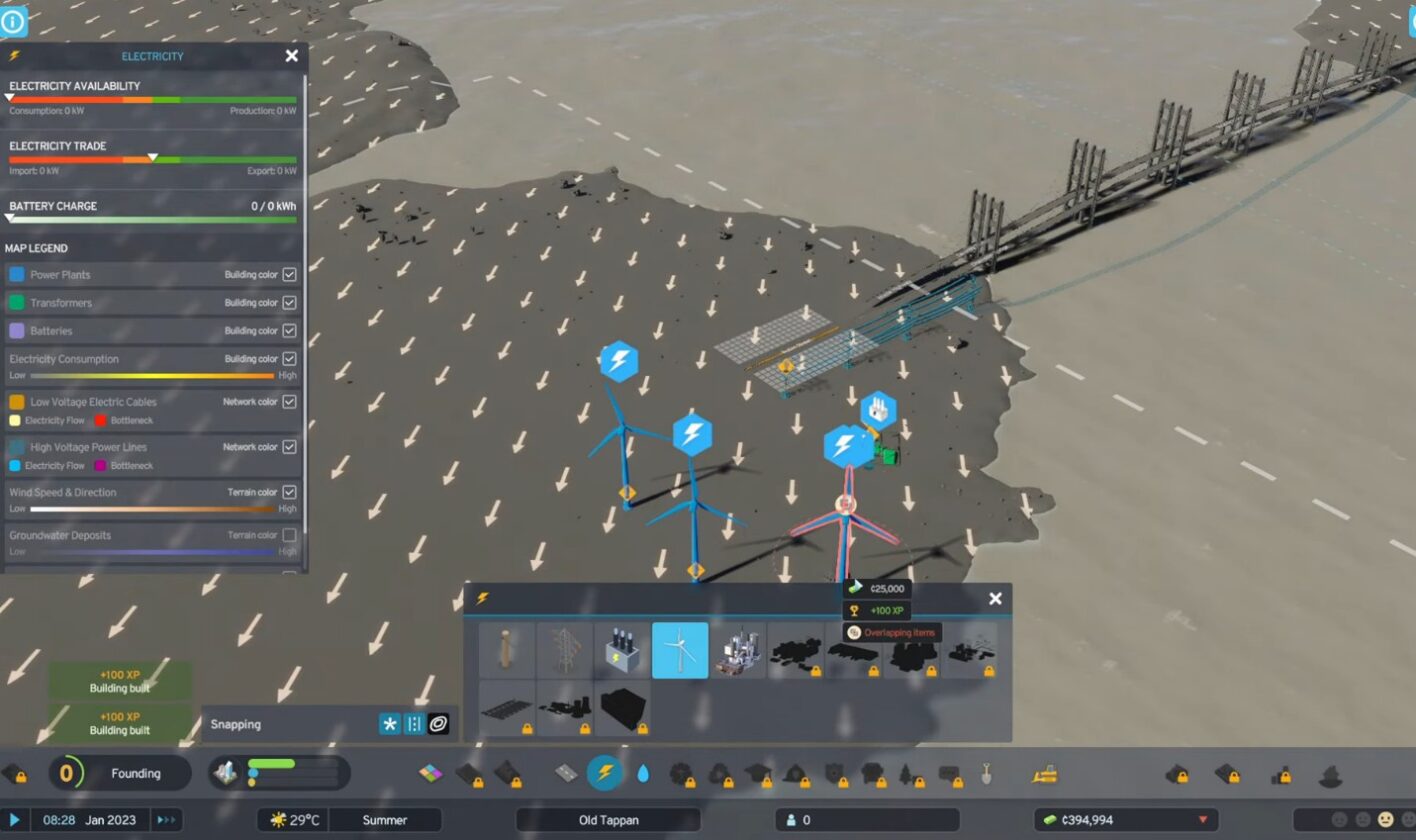Select the Wind Turbine in the electricity build menu
1416x840 pixels.
680,650
